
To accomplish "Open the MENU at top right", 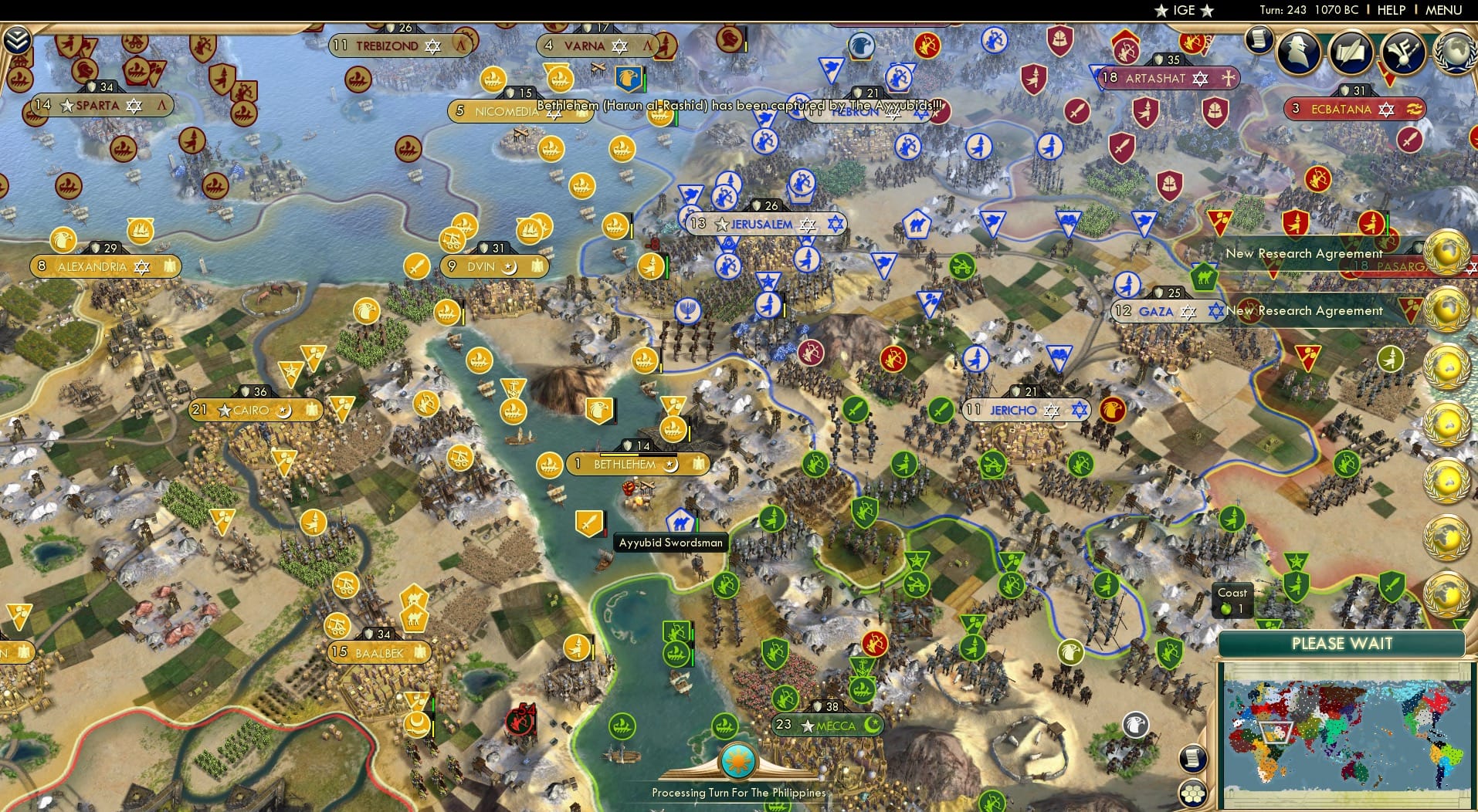I will (x=1442, y=10).
